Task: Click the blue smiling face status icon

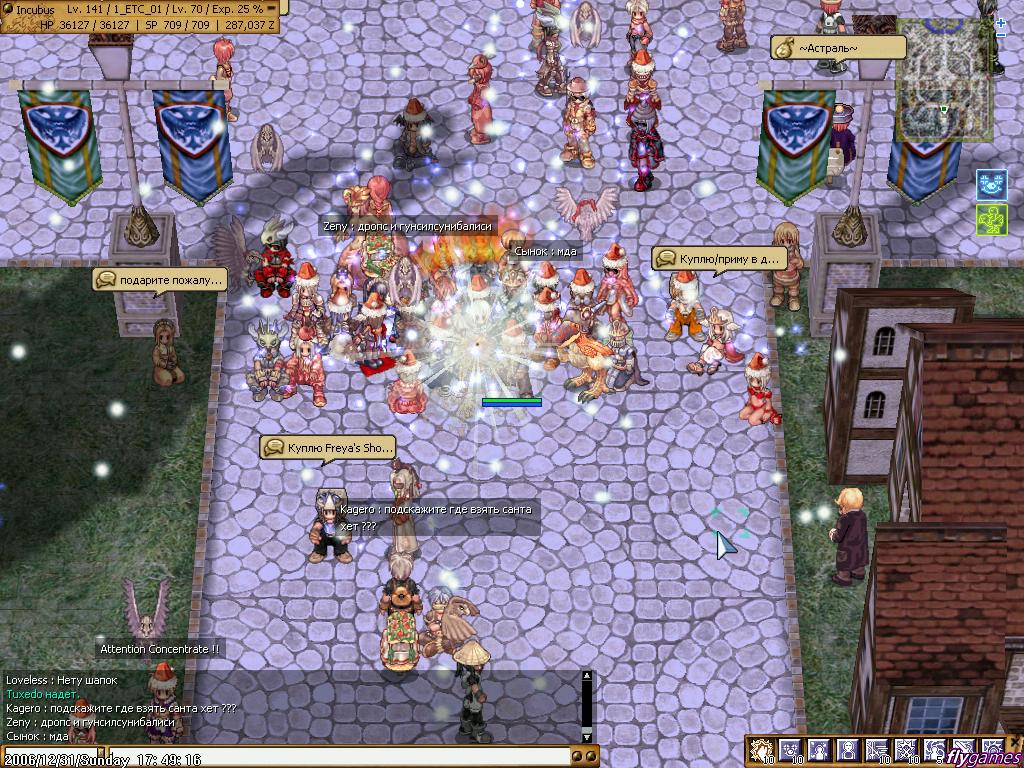Action: click(990, 184)
